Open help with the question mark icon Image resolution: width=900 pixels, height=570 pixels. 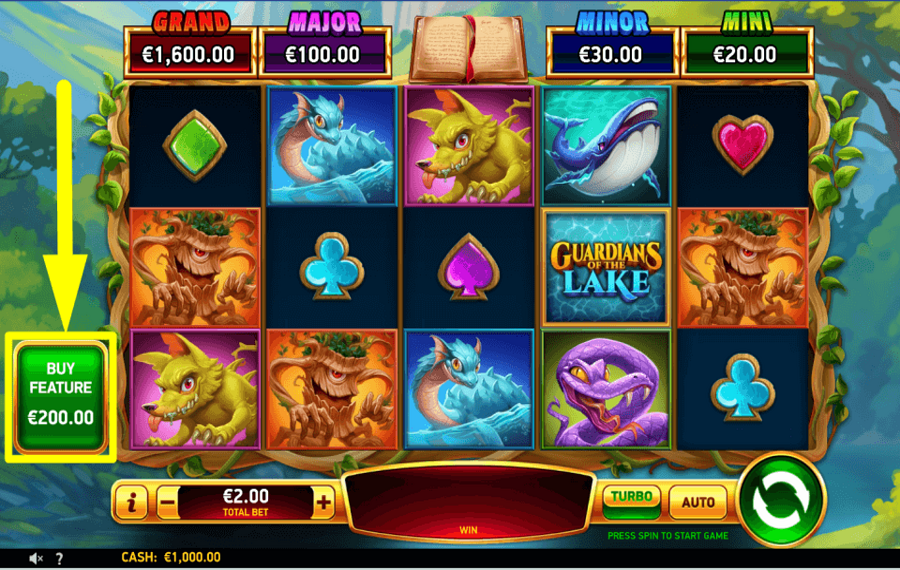click(59, 558)
